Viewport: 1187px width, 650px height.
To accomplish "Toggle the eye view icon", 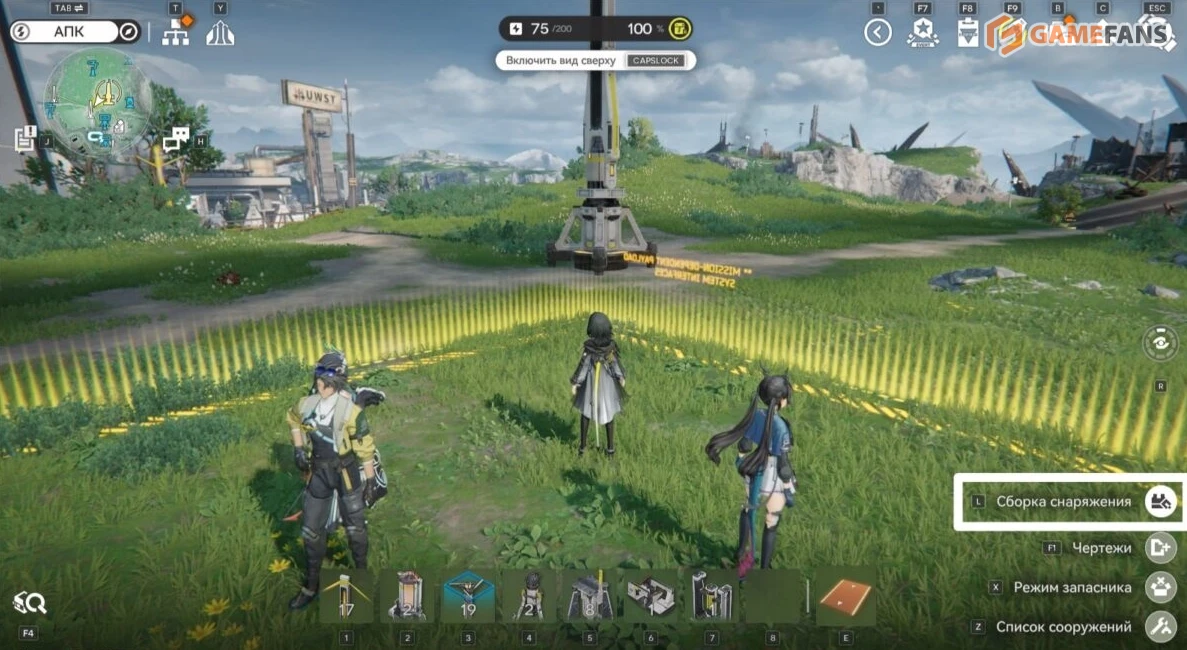I will click(x=1161, y=343).
